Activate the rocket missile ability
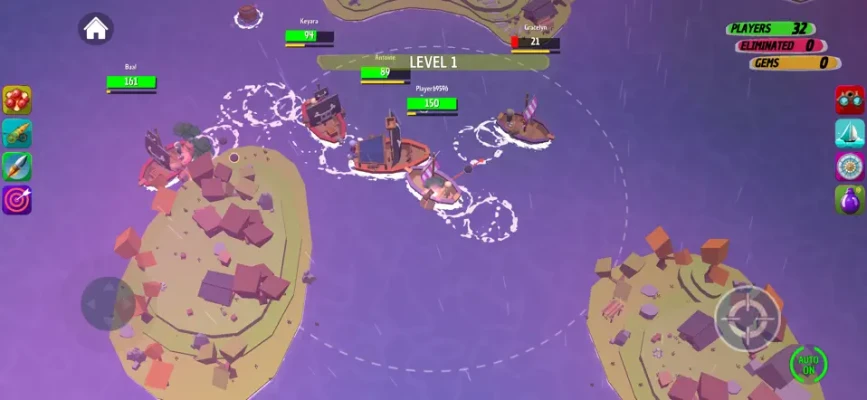This screenshot has width=867, height=400. 17,166
